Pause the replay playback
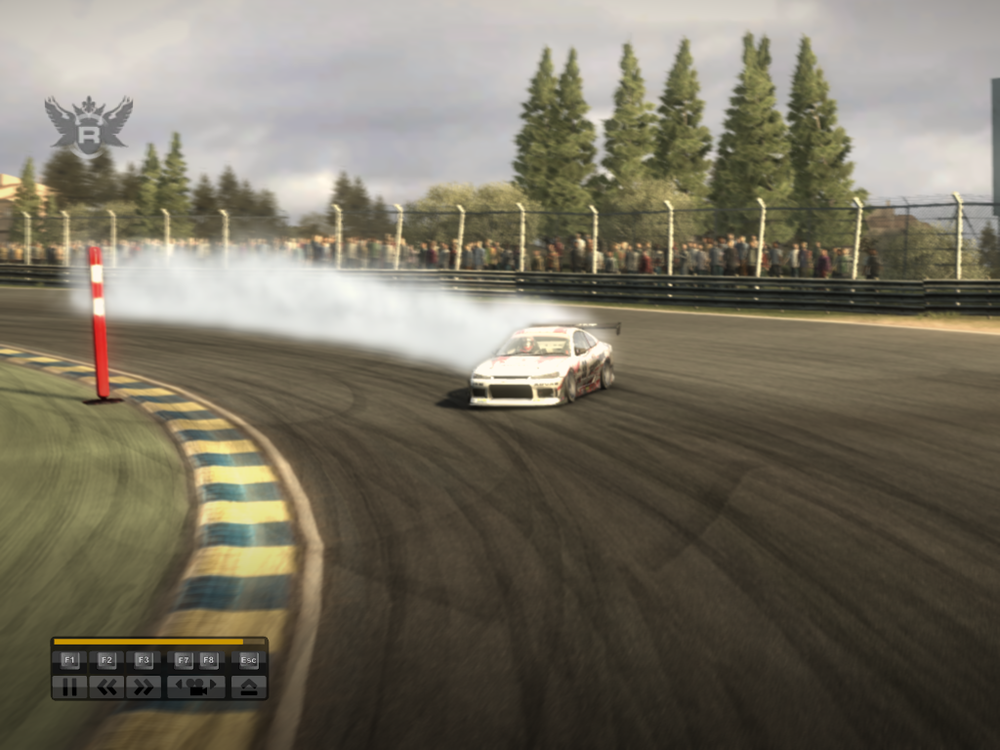The height and width of the screenshot is (750, 1000). [69, 687]
